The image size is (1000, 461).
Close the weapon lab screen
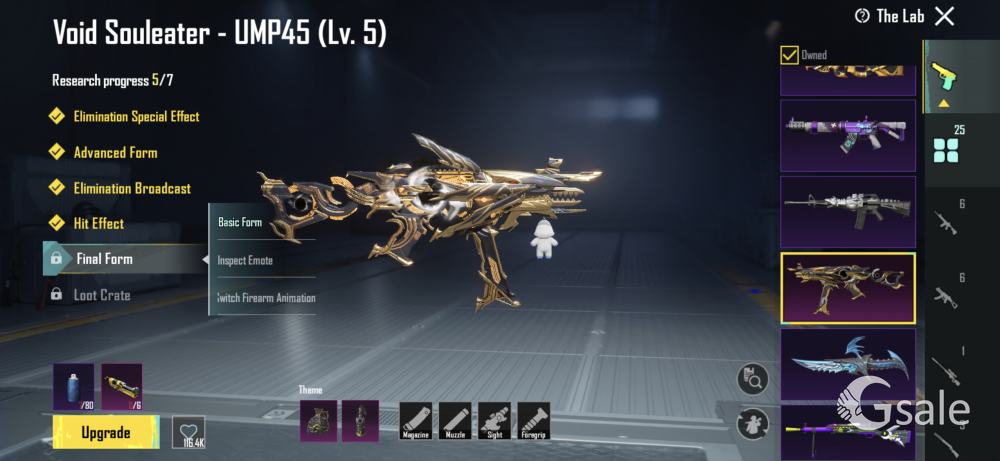(944, 16)
